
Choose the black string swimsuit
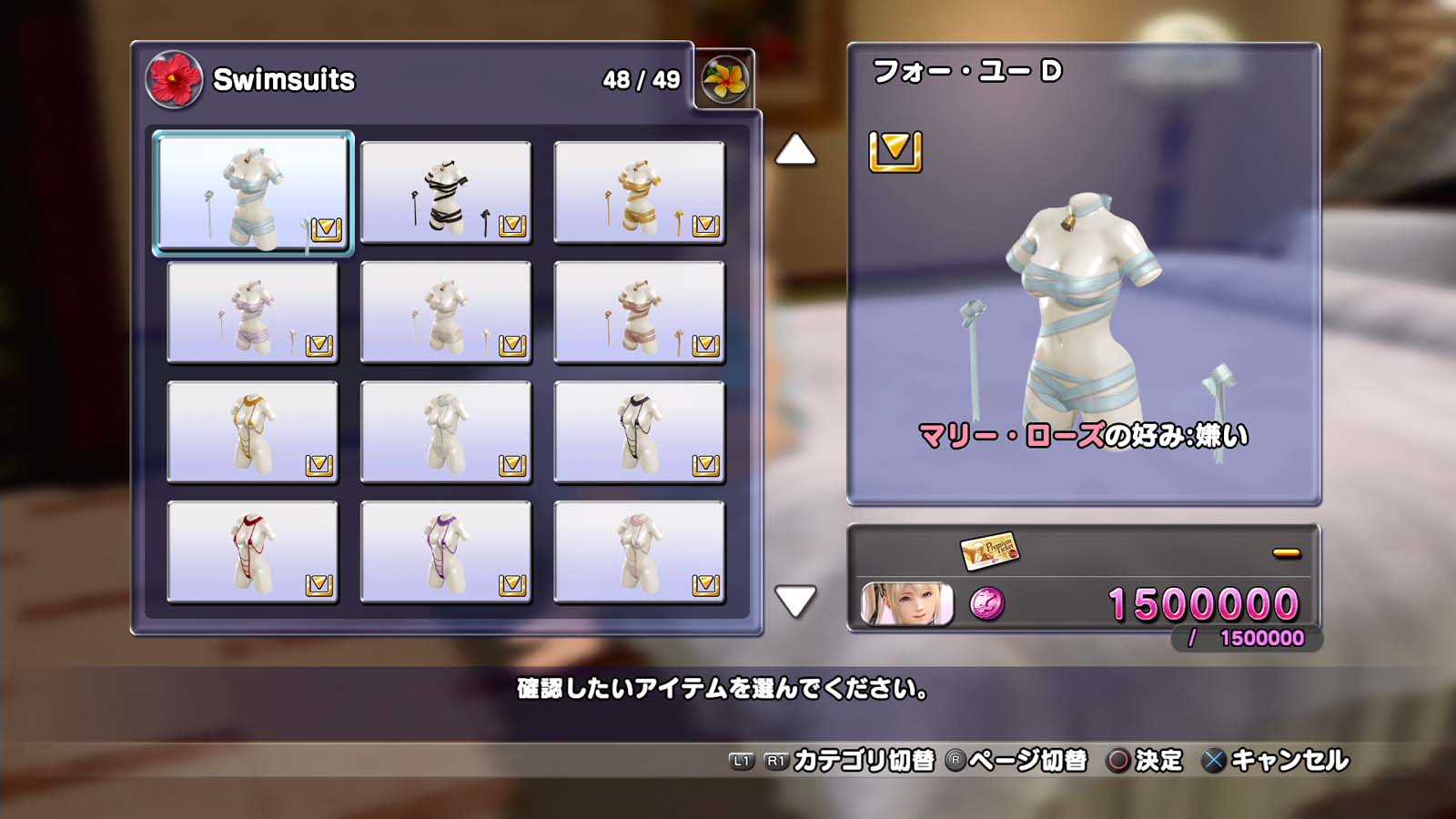pos(639,432)
